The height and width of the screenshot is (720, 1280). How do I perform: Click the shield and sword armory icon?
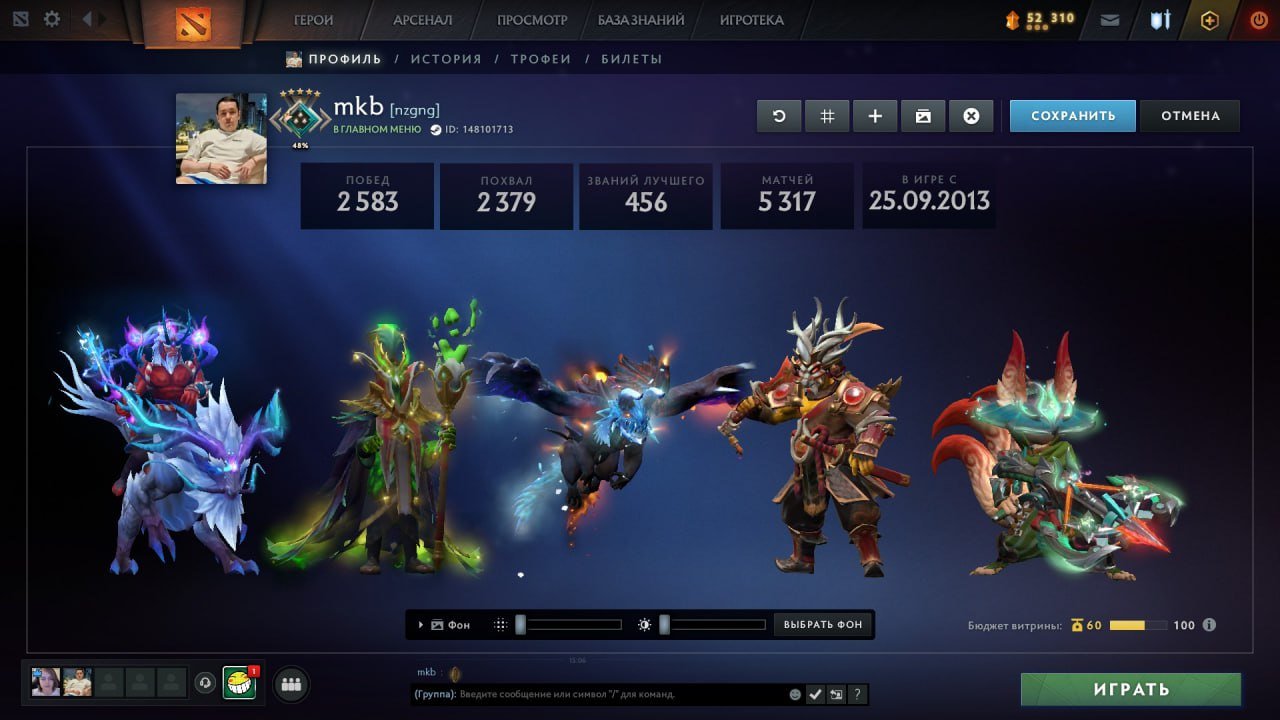1159,19
